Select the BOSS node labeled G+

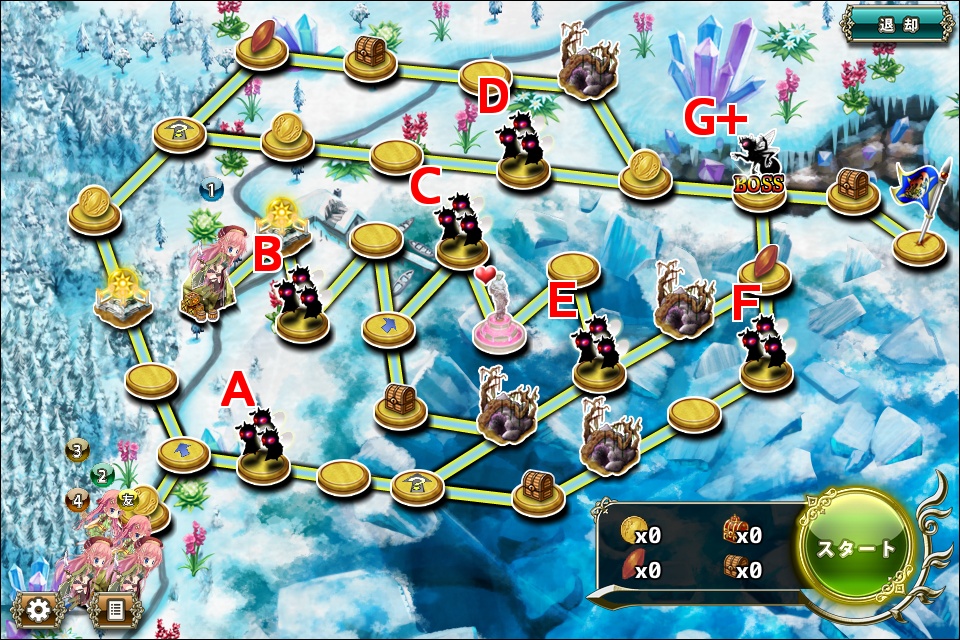[x=758, y=173]
